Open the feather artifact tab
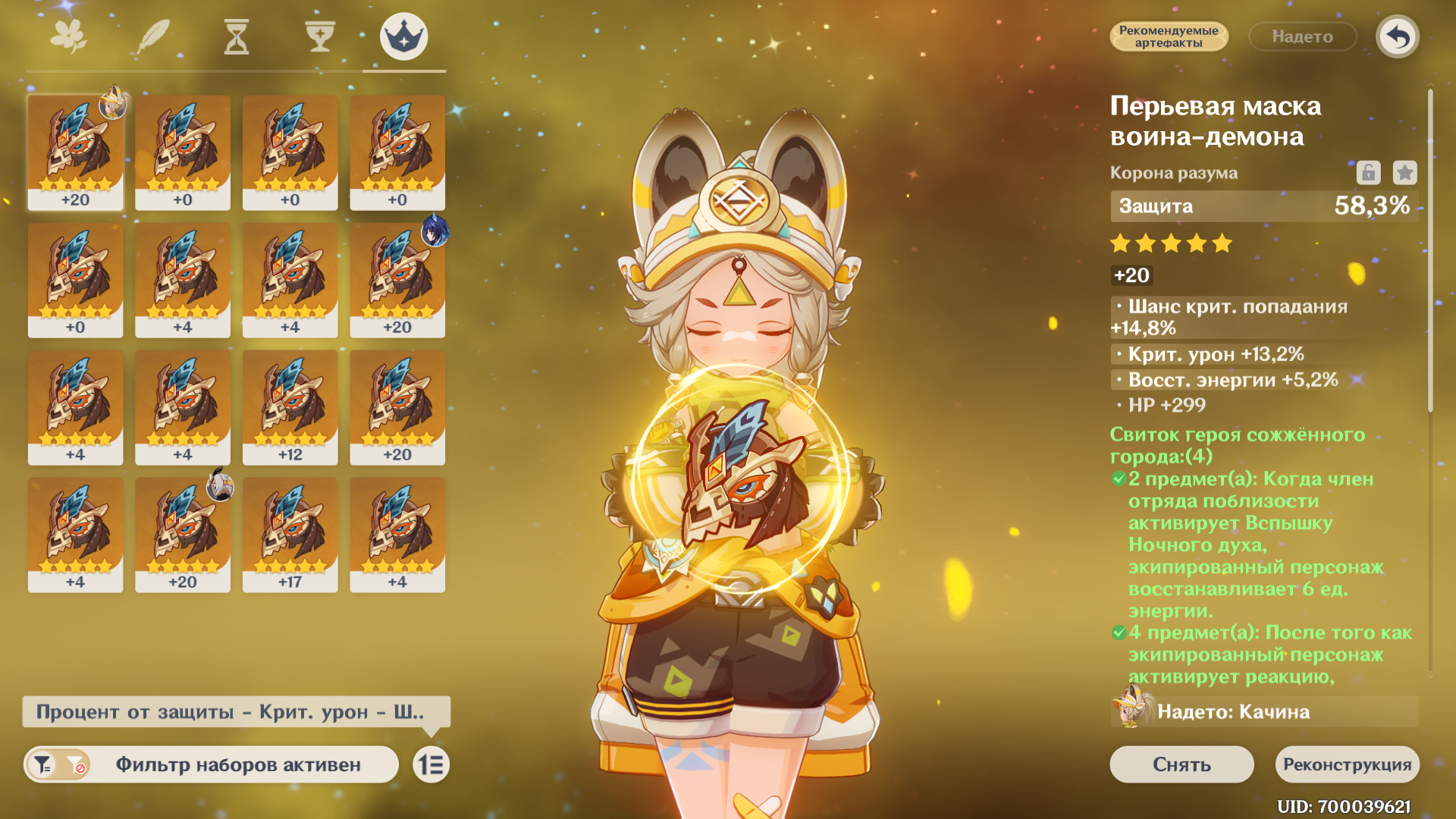Screen dimensions: 1456x819 pos(153,36)
